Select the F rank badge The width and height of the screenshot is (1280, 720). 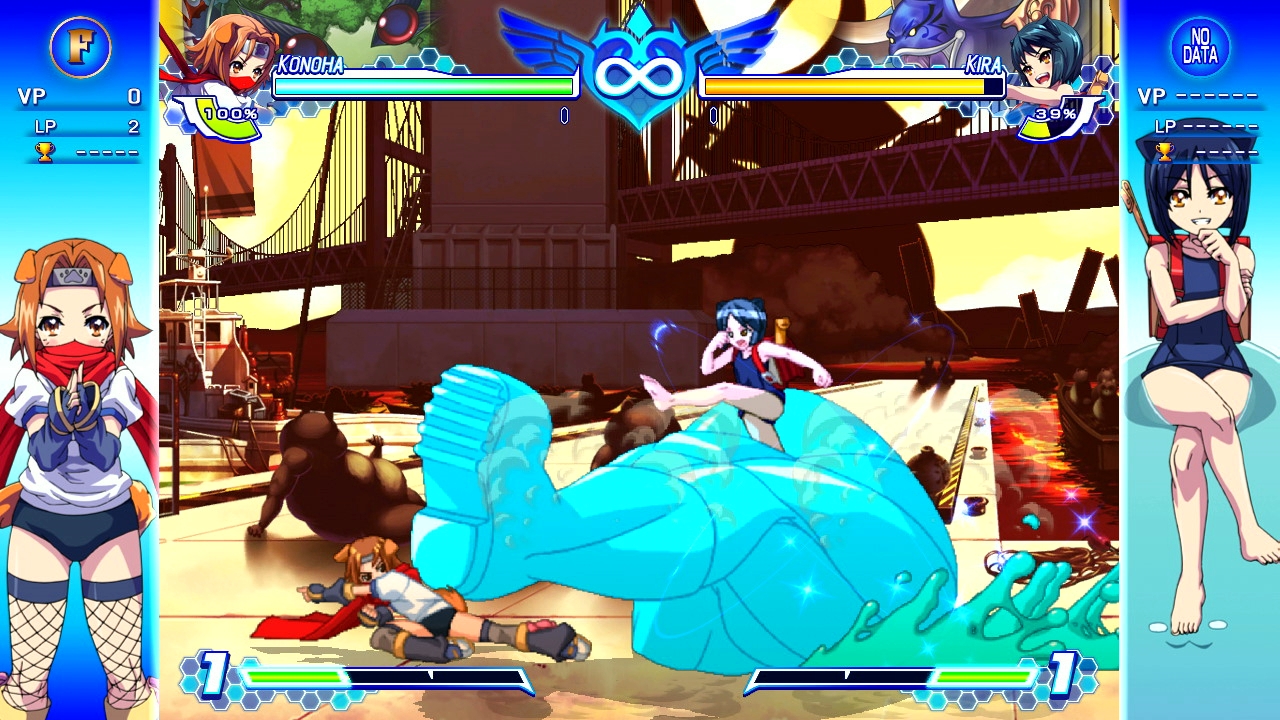pyautogui.click(x=80, y=47)
